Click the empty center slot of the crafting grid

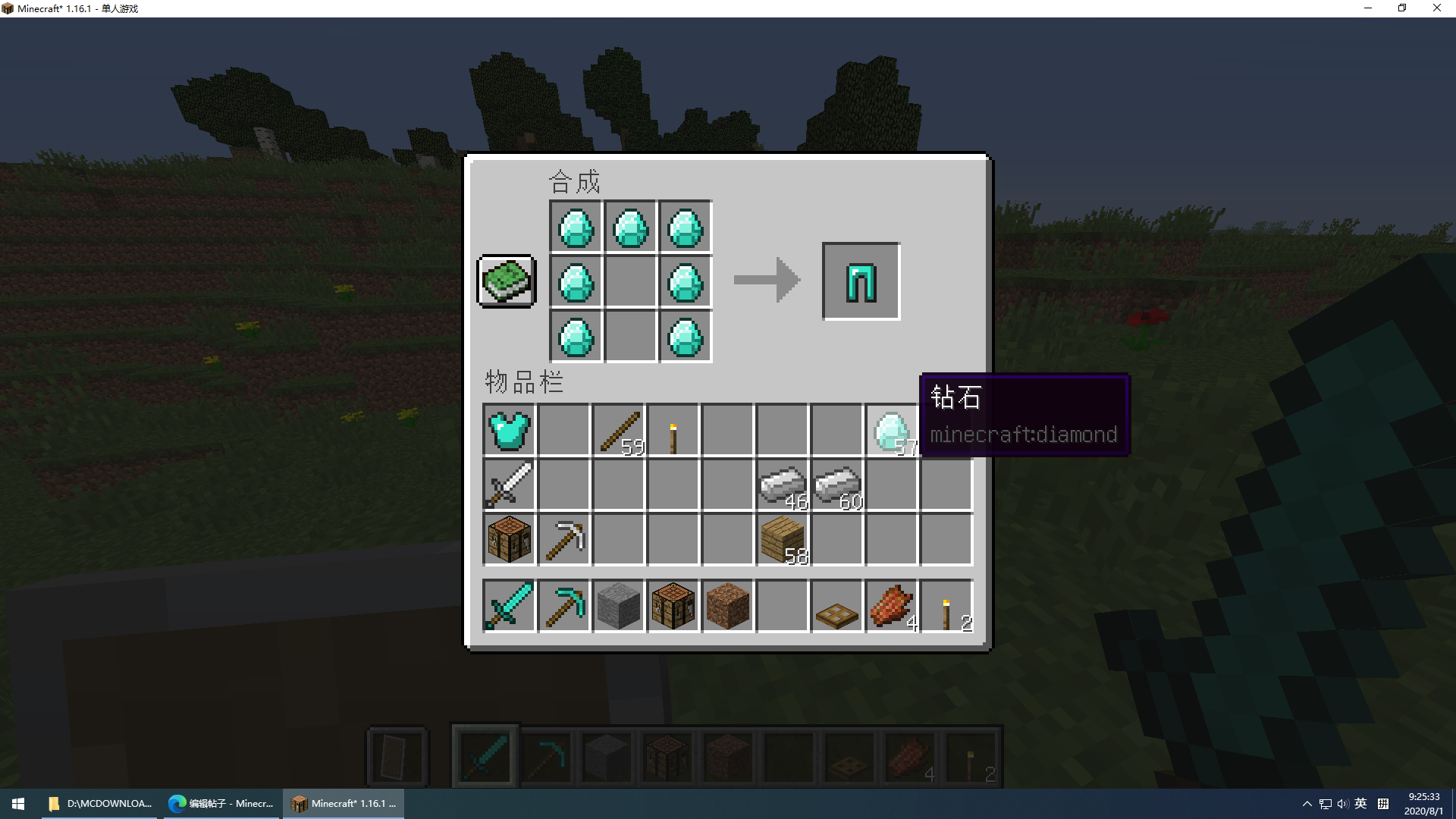coord(630,281)
